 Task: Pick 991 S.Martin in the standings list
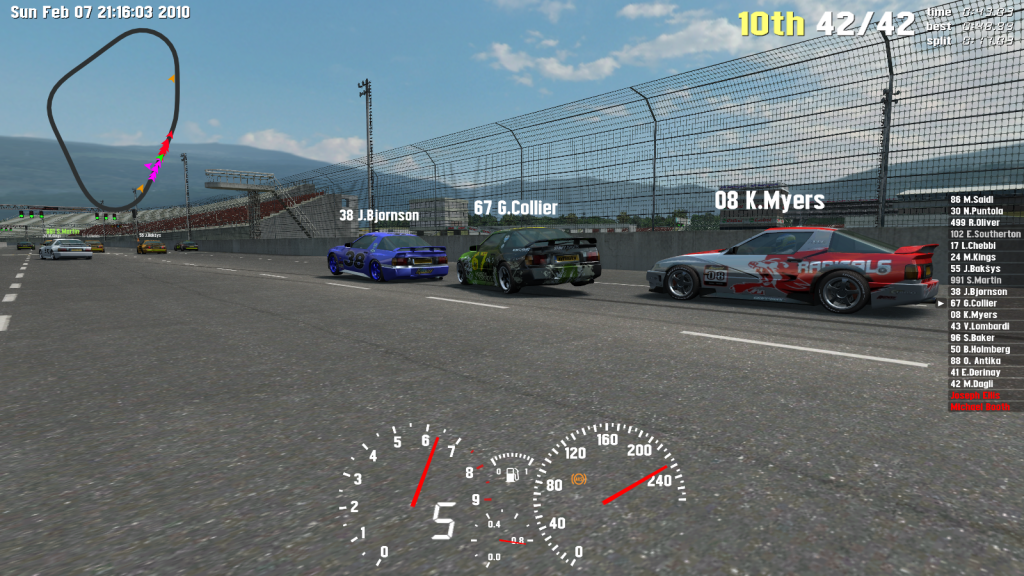pyautogui.click(x=974, y=280)
